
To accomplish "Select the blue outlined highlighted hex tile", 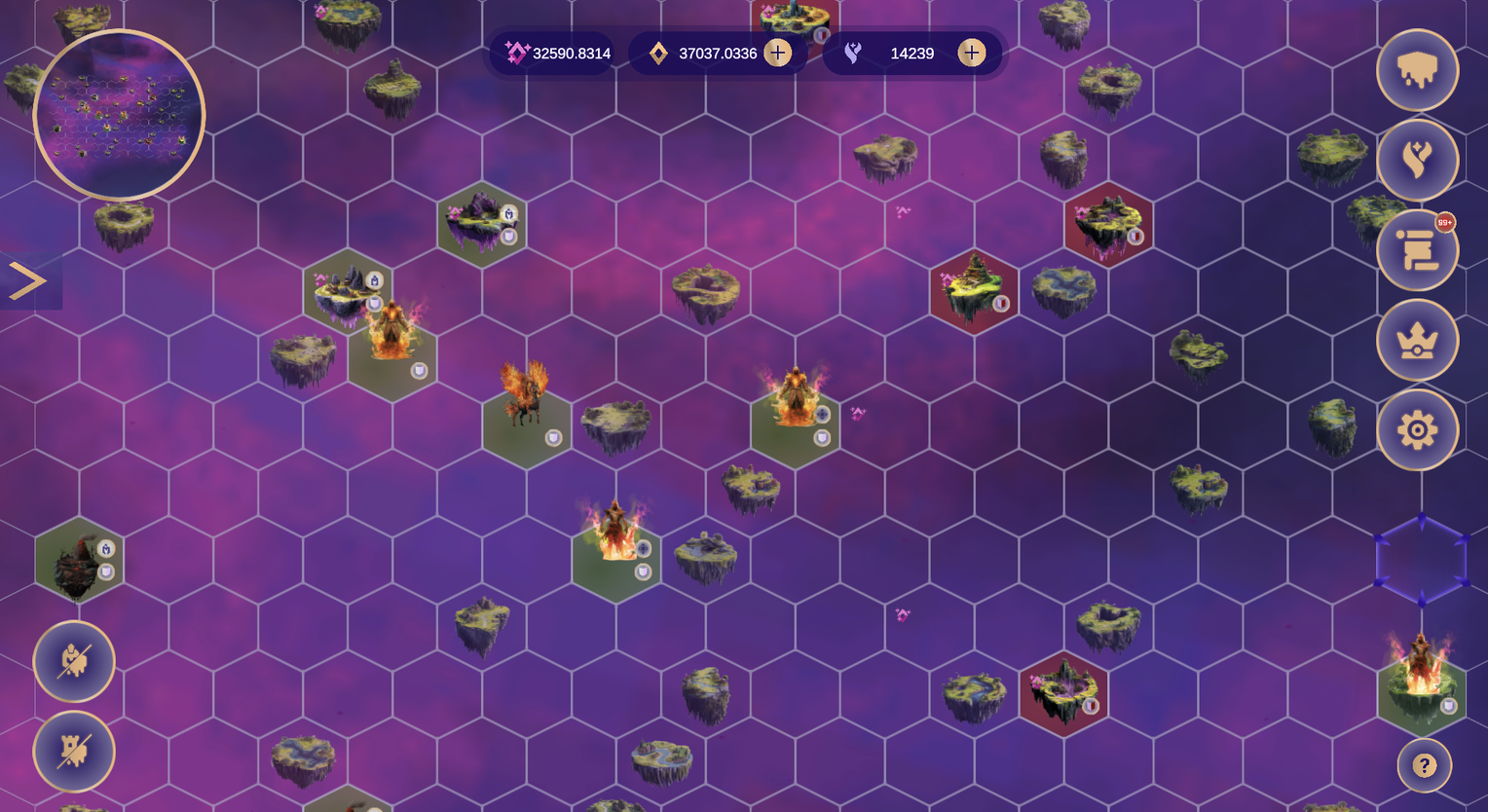I will pyautogui.click(x=1421, y=560).
